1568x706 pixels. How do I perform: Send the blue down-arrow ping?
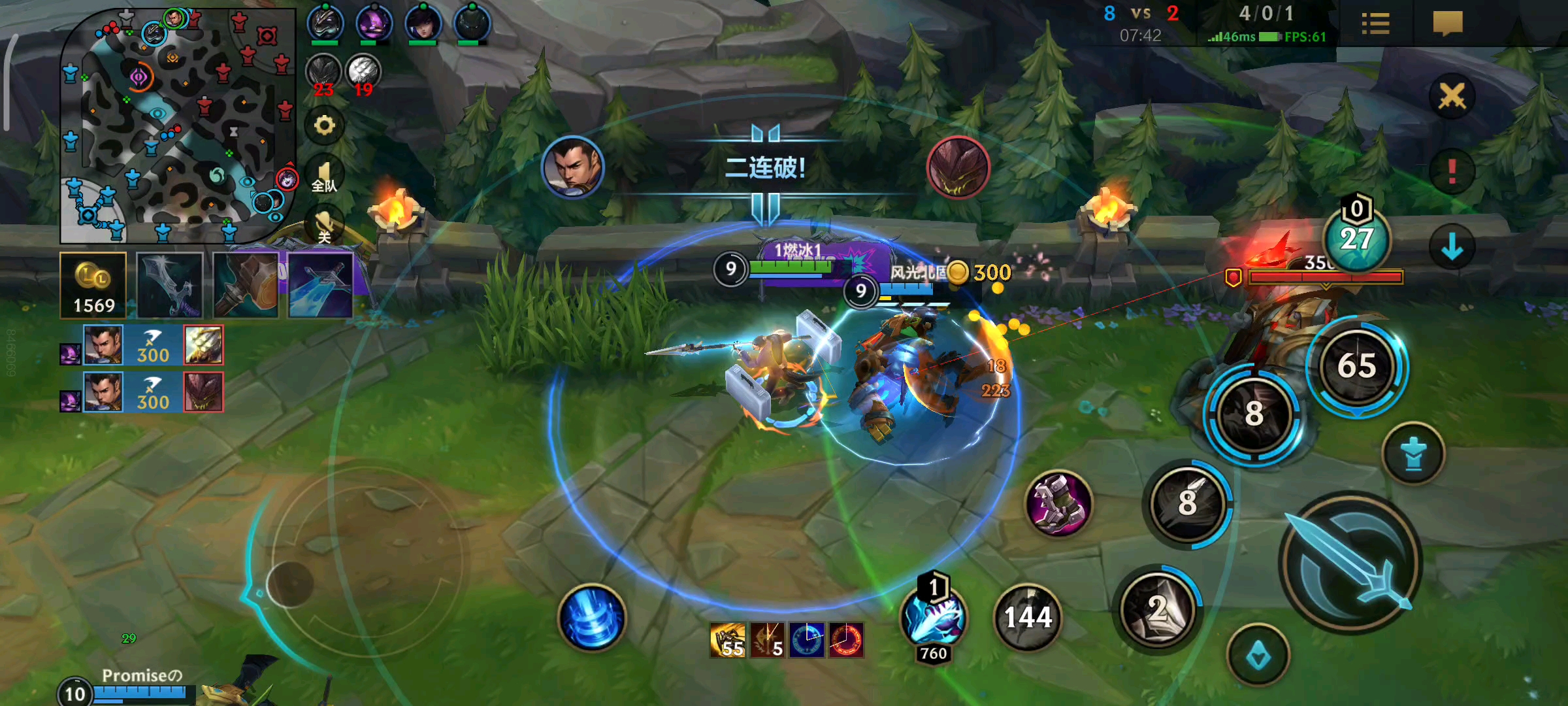tap(1452, 247)
